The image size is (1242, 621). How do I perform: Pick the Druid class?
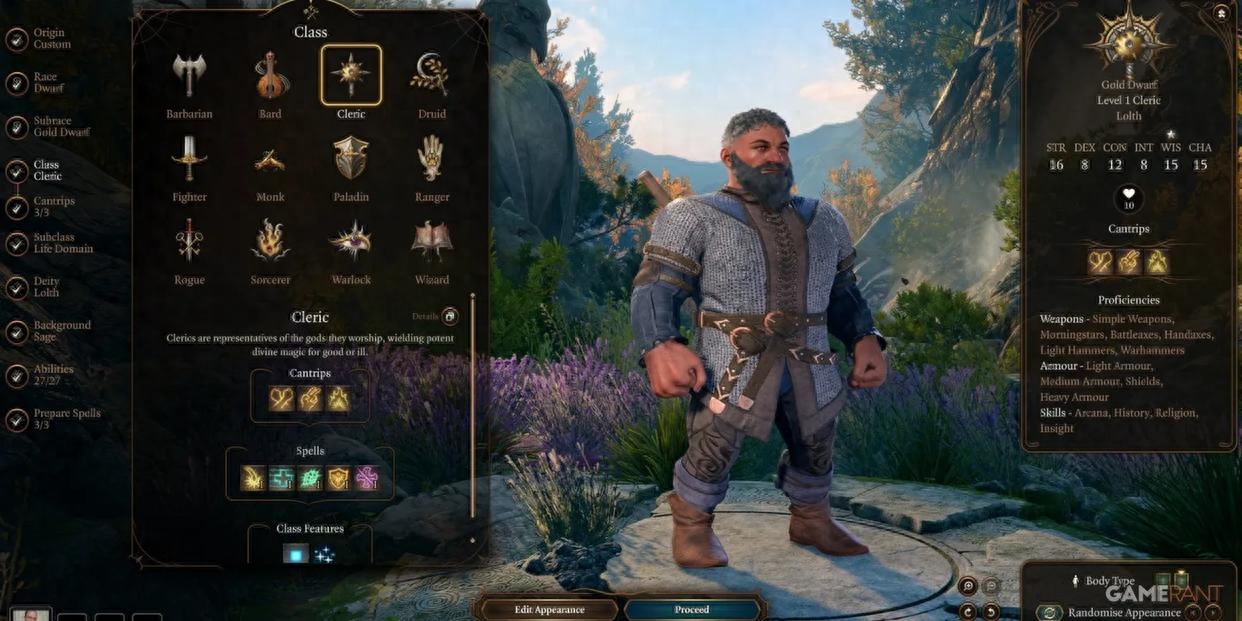click(432, 77)
